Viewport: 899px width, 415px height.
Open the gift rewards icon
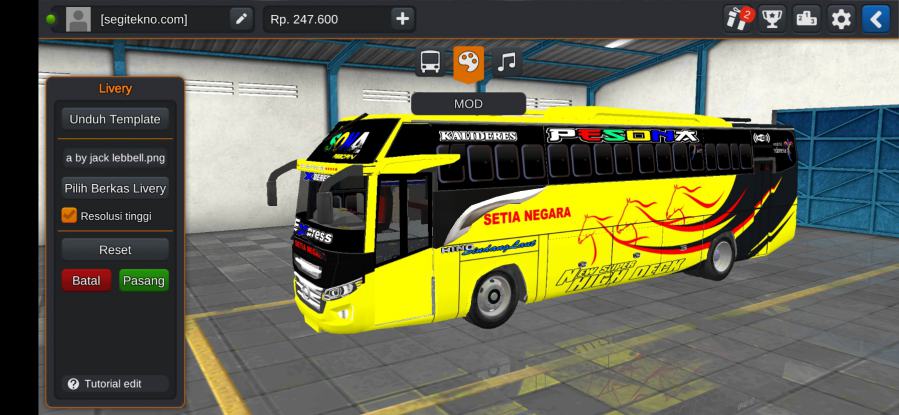738,18
